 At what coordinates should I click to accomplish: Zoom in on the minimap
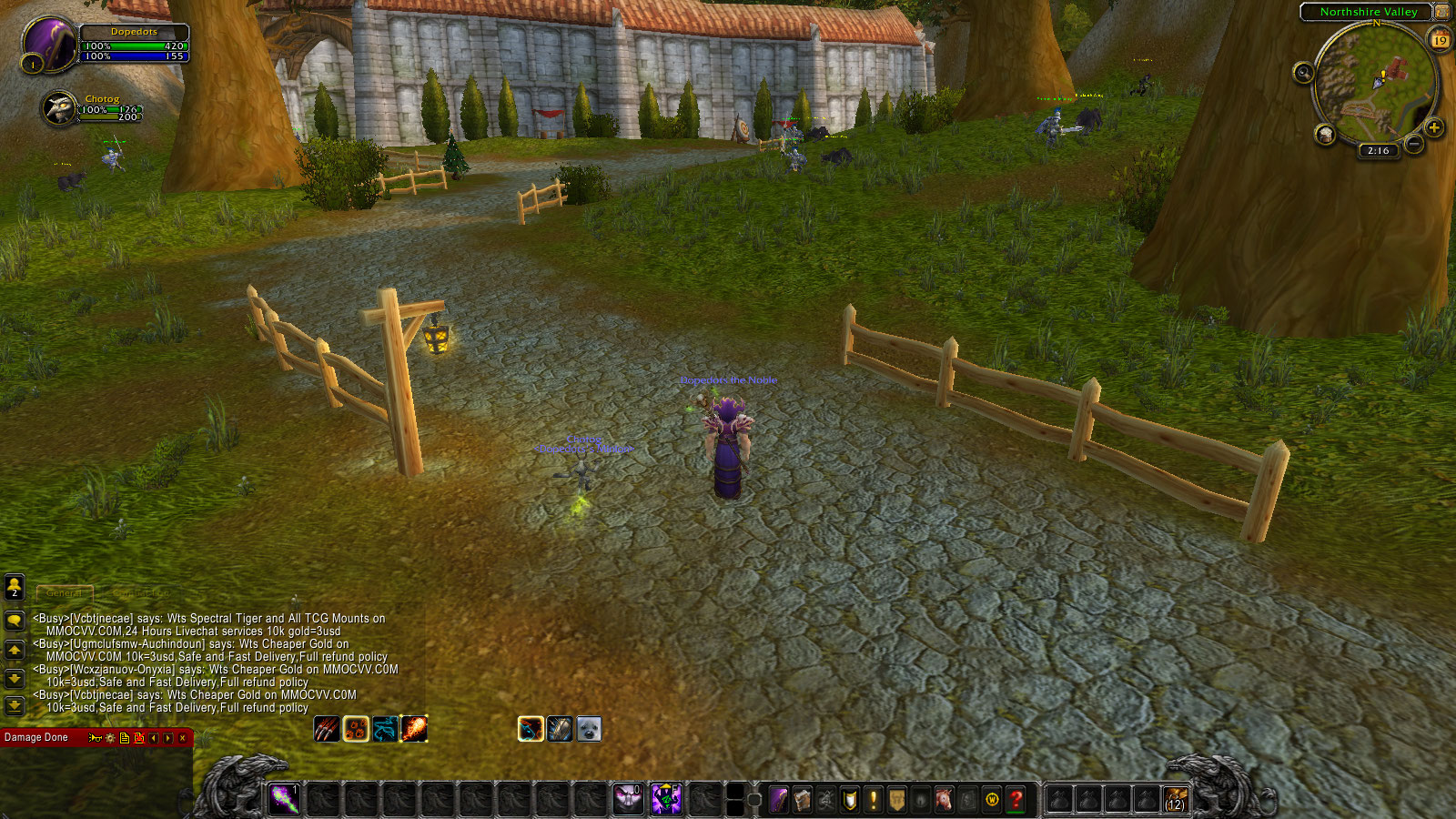[1434, 127]
